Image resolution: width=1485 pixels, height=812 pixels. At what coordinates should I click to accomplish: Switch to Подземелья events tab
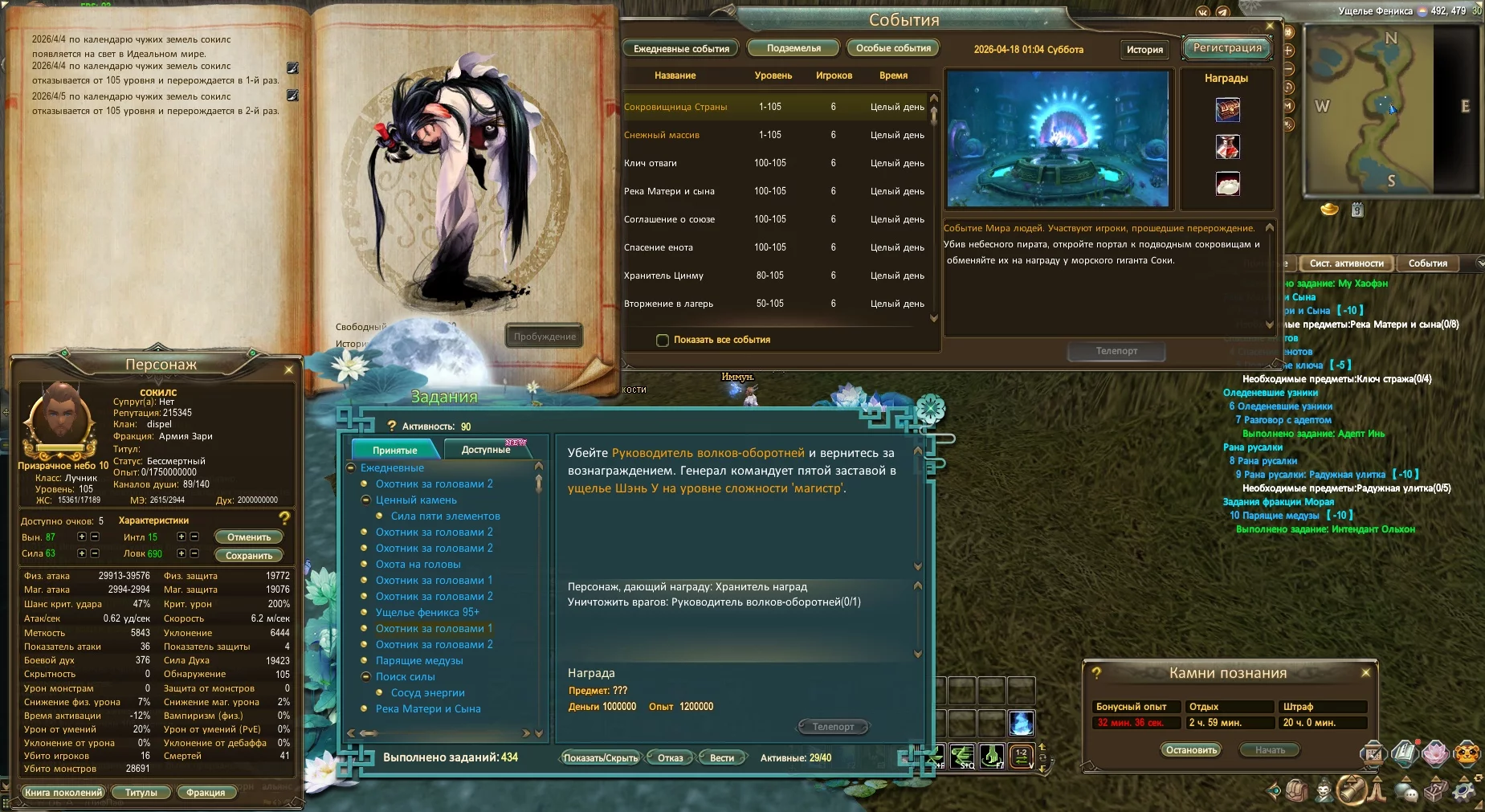coord(793,48)
